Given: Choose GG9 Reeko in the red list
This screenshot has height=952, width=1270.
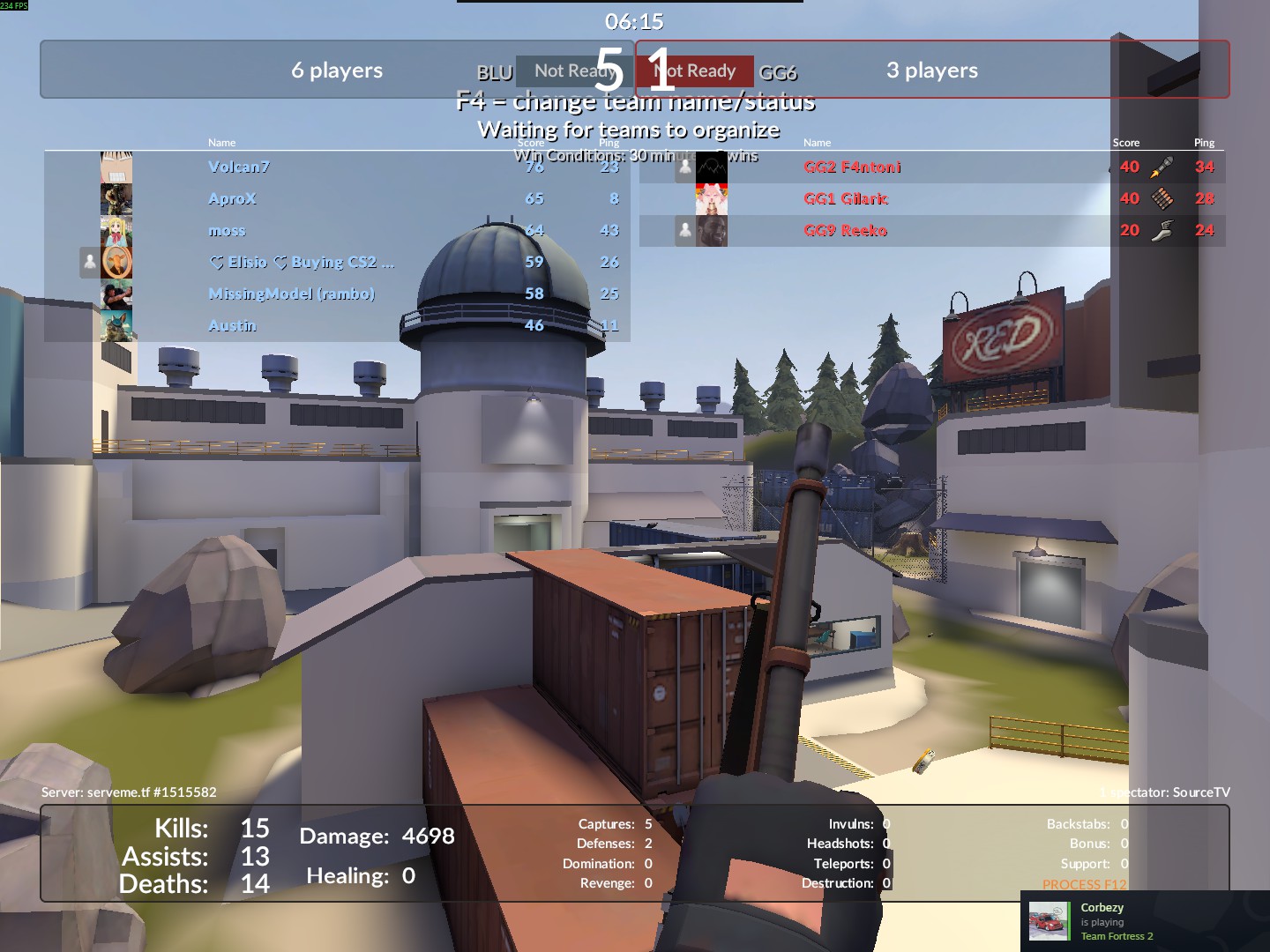Looking at the screenshot, I should click(x=845, y=230).
